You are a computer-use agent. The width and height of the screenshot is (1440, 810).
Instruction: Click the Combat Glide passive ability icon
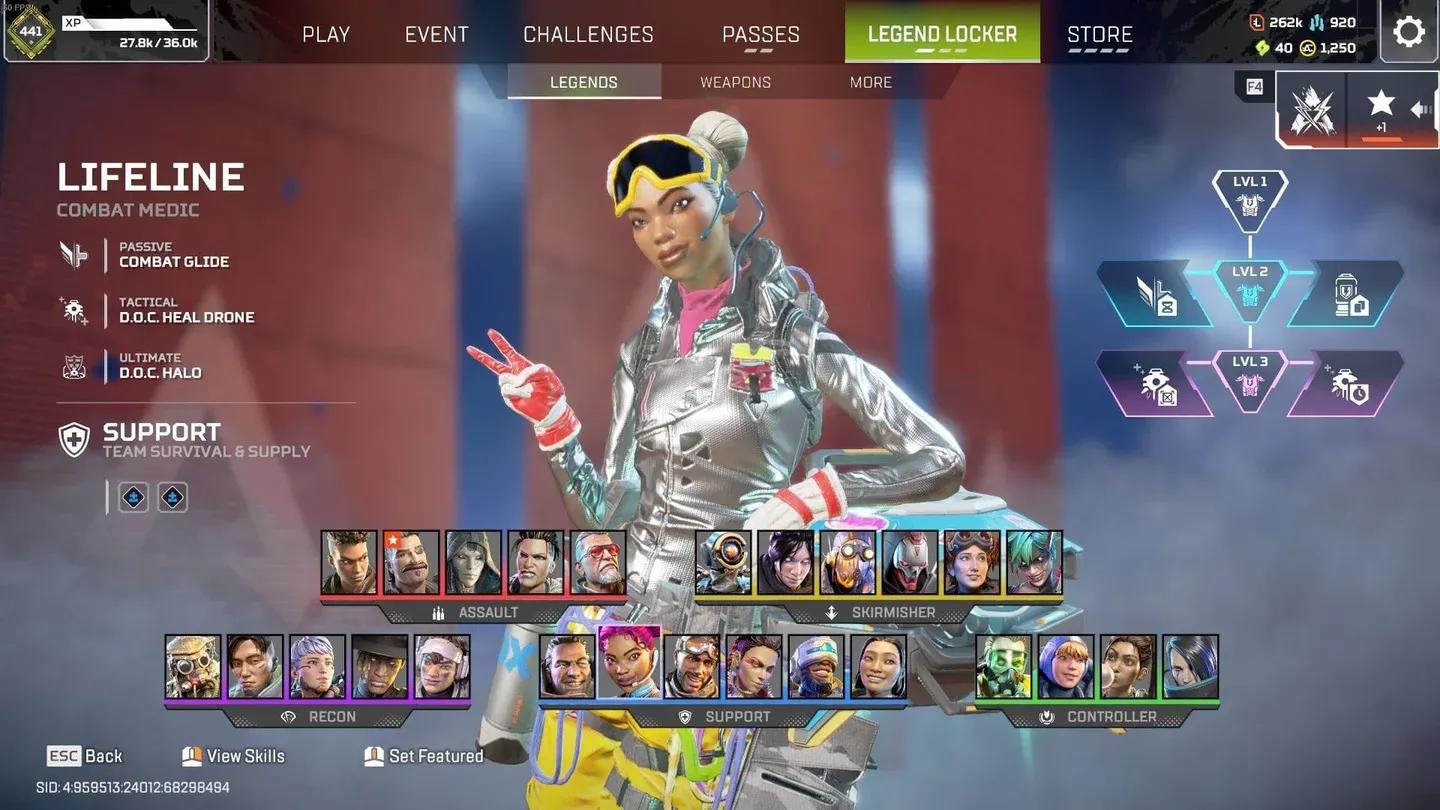point(74,253)
